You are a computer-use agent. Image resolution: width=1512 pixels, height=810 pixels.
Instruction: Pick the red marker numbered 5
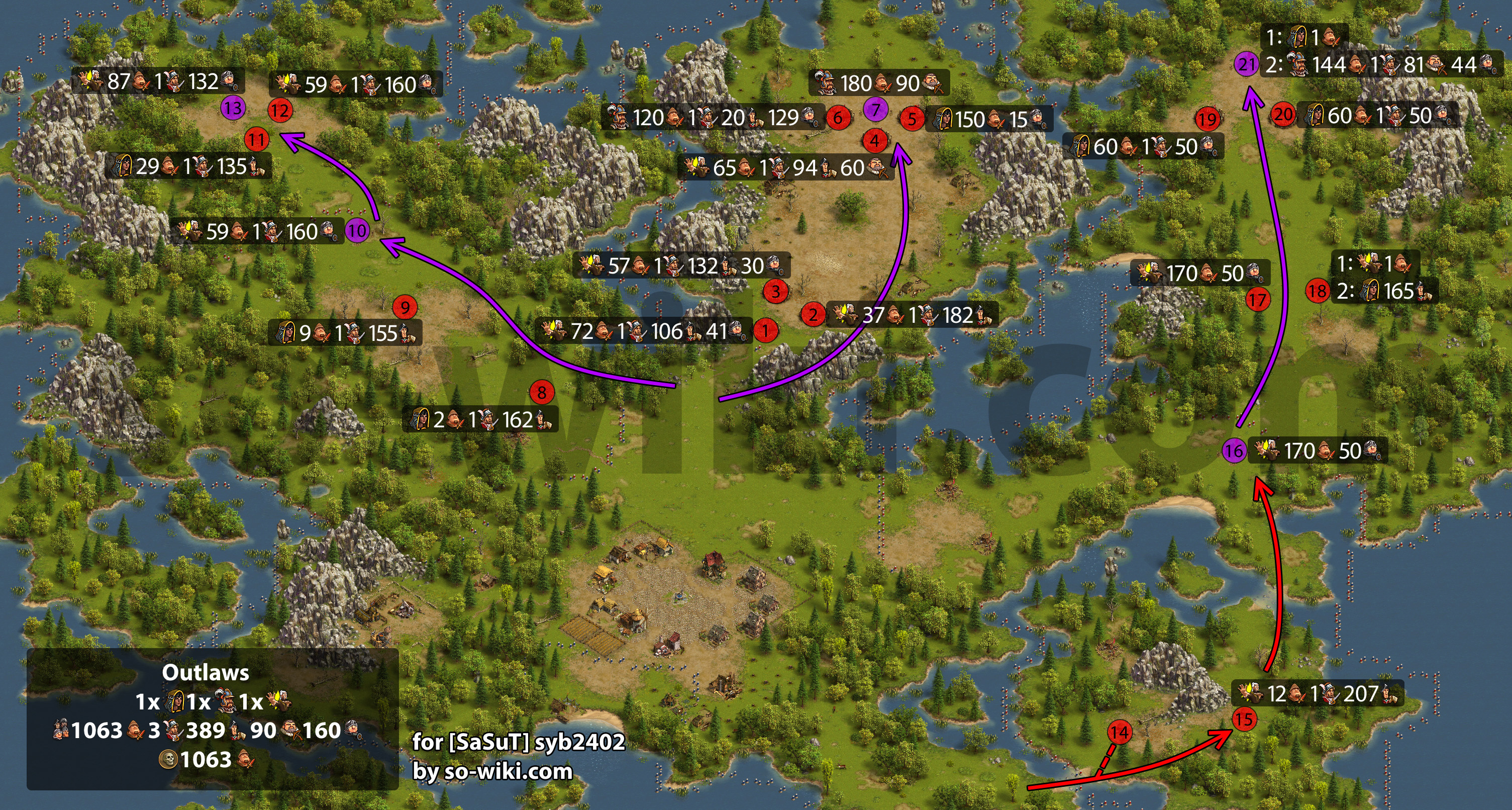(x=912, y=119)
